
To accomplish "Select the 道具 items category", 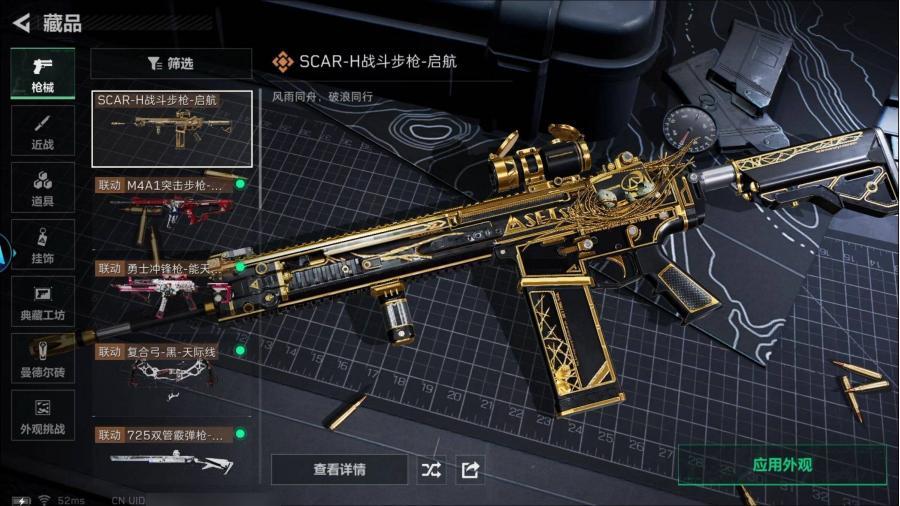I will [x=43, y=188].
